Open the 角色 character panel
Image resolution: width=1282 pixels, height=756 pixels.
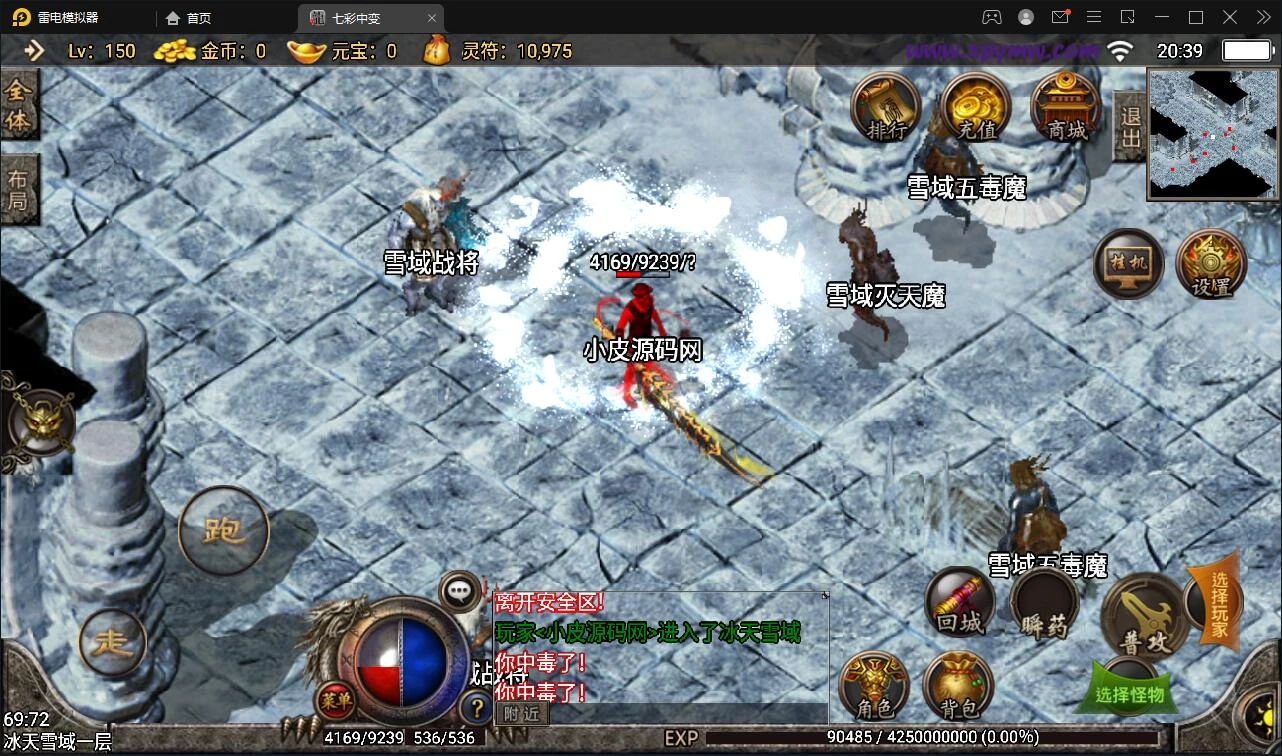coord(875,687)
